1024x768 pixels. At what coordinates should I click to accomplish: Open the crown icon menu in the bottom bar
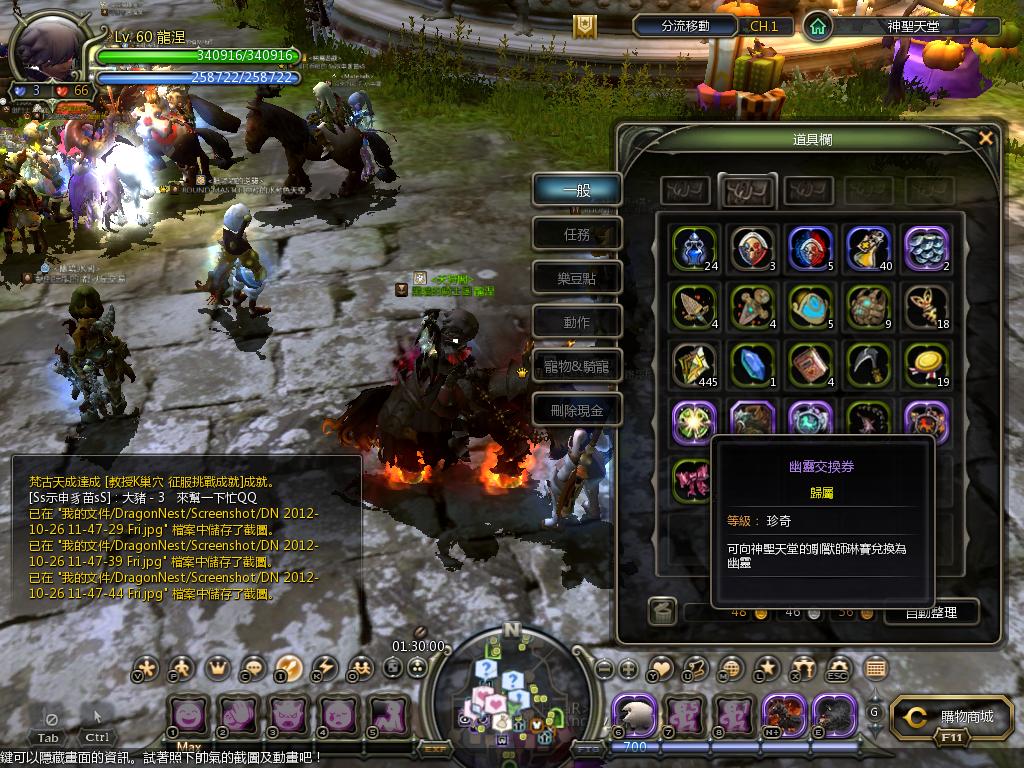click(217, 668)
